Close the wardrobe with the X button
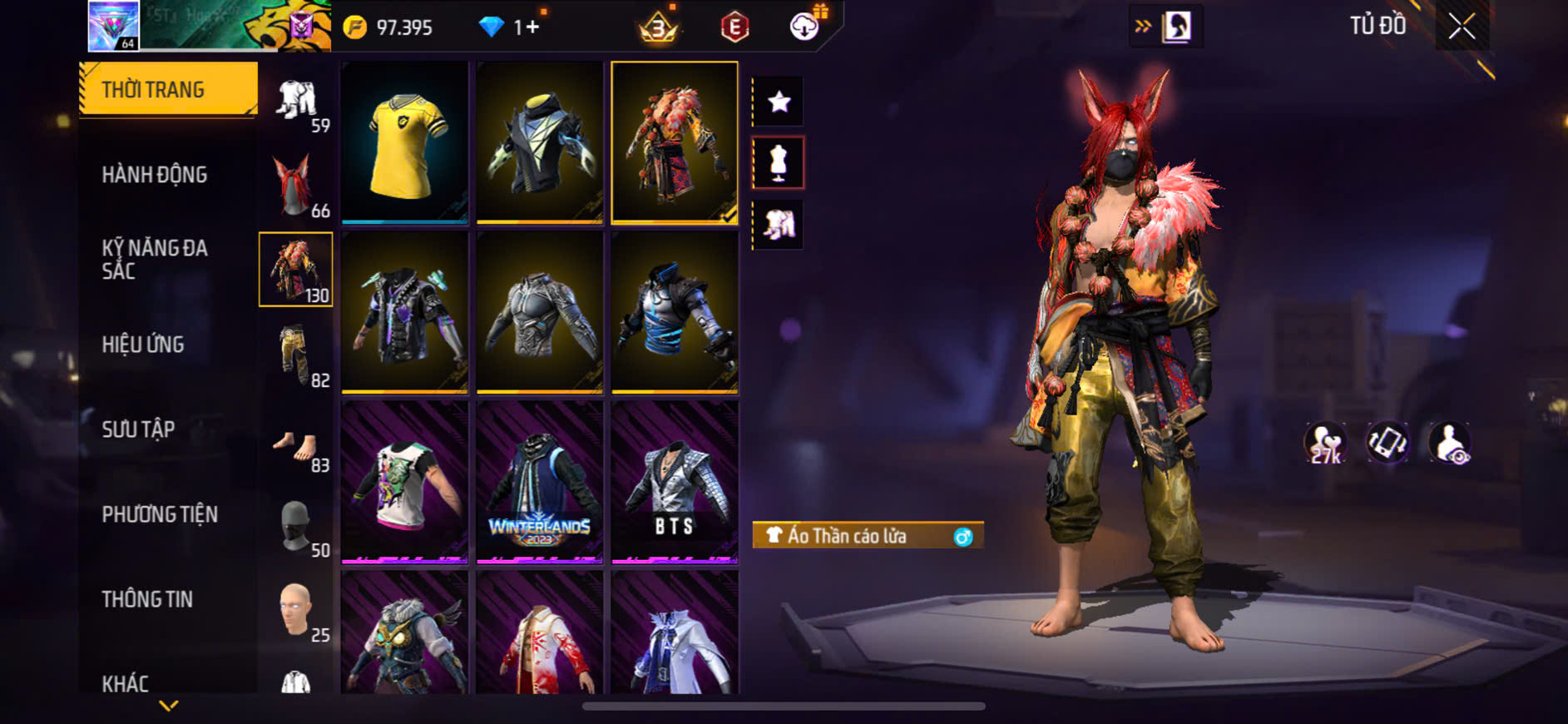The image size is (1568, 724). click(x=1462, y=27)
